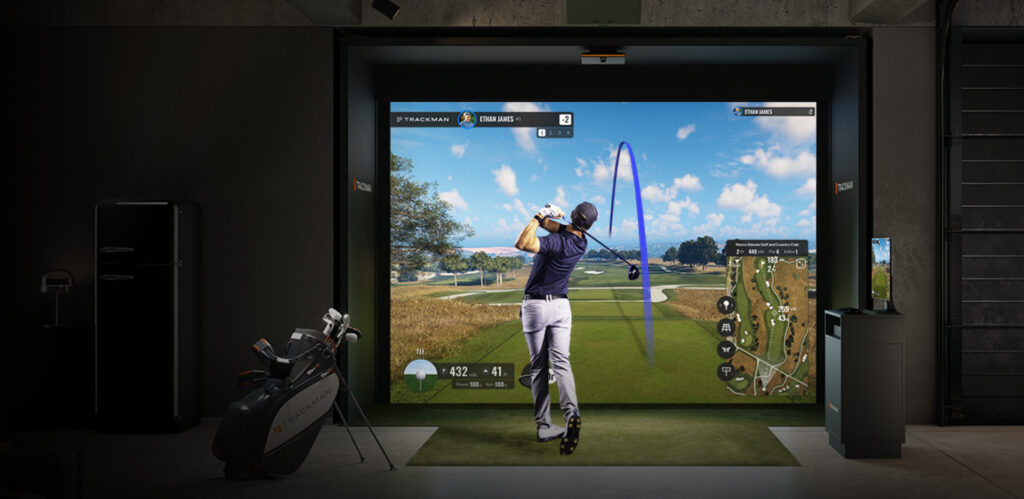1024x499 pixels.
Task: Select the grid view icon
Action: [x=726, y=327]
